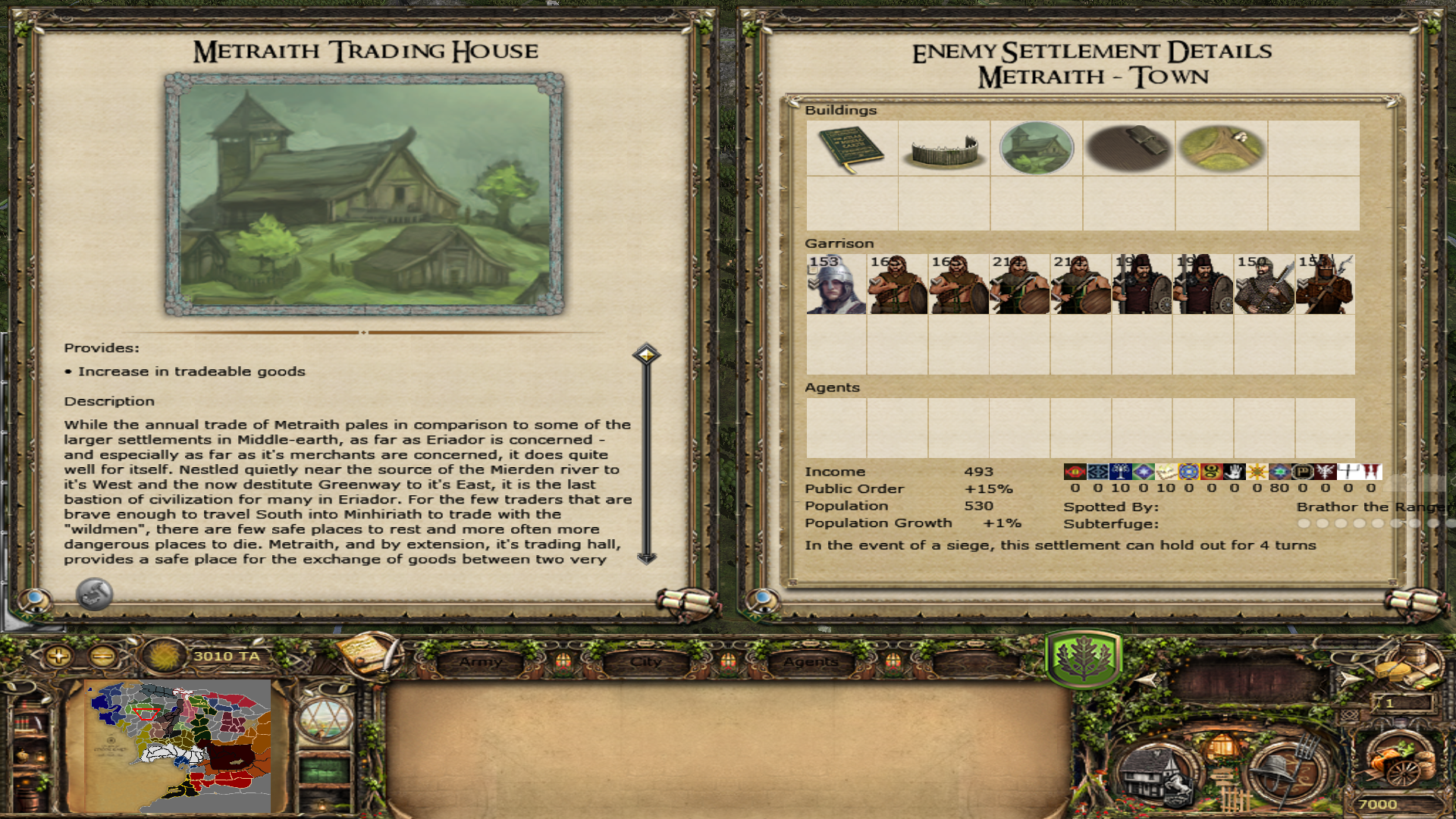Click the wooden palisade wall building
Image resolution: width=1456 pixels, height=819 pixels.
944,149
